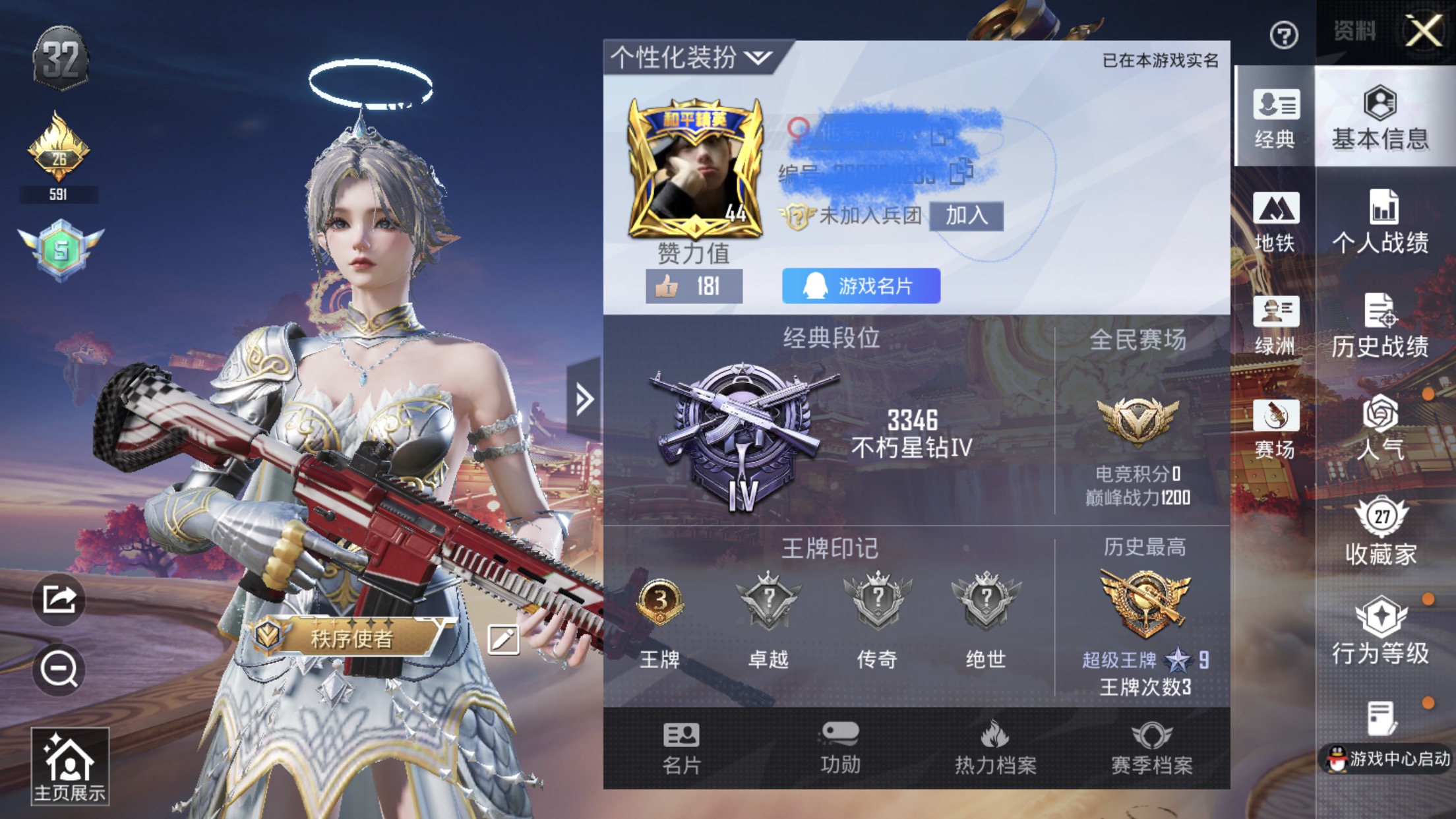The image size is (1456, 819).
Task: Close the profile screen with the X
Action: tap(1424, 31)
